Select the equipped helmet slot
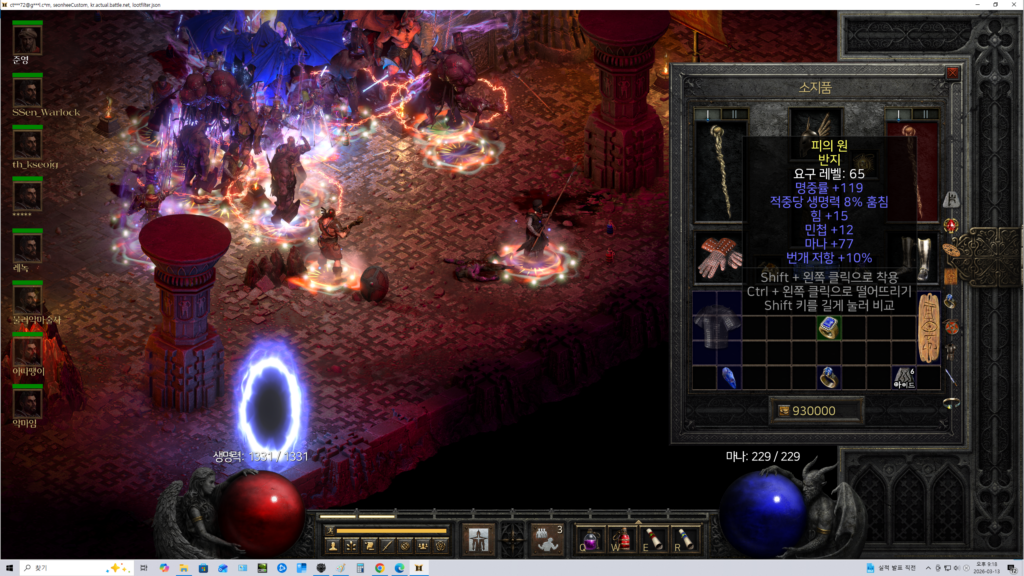Viewport: 1024px width, 576px height. point(815,128)
